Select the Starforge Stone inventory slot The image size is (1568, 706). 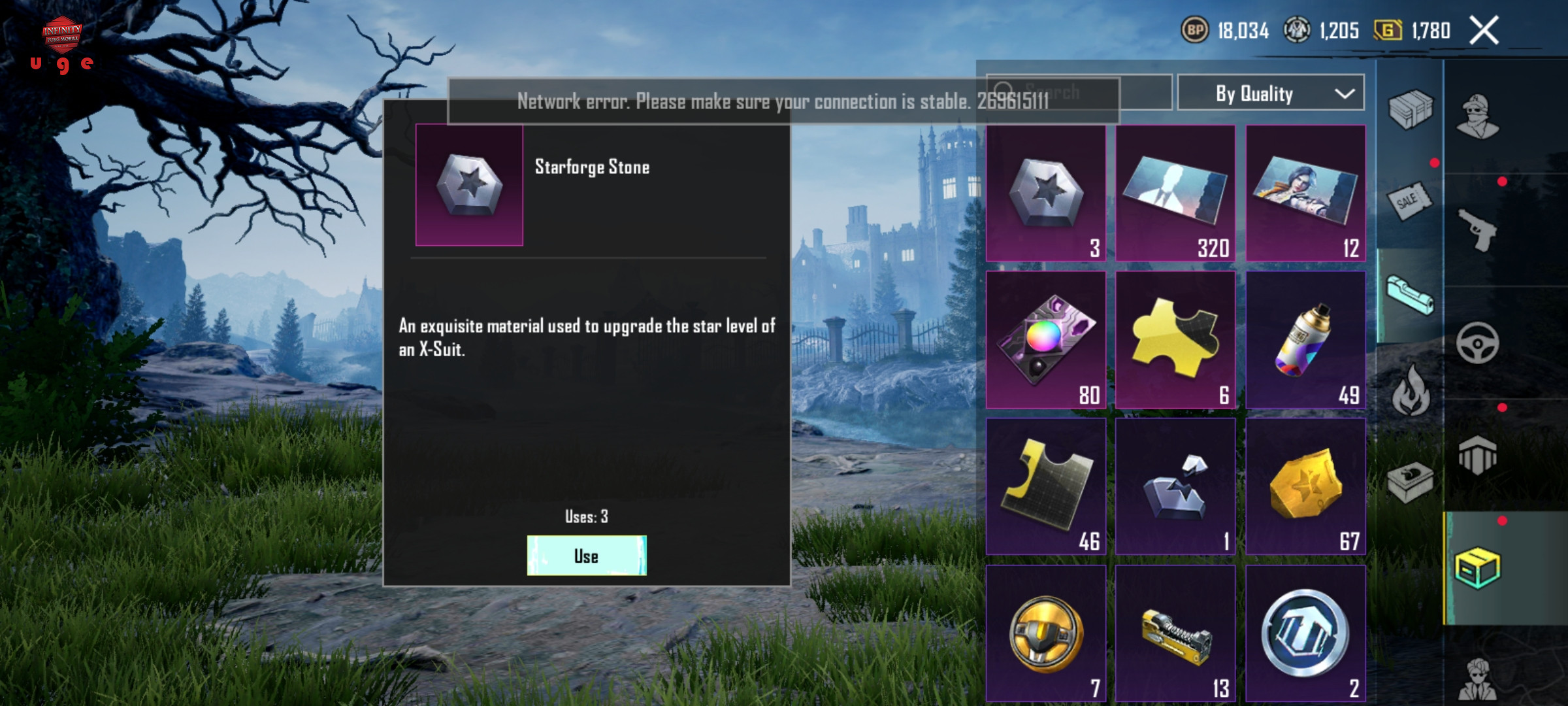coord(1045,193)
